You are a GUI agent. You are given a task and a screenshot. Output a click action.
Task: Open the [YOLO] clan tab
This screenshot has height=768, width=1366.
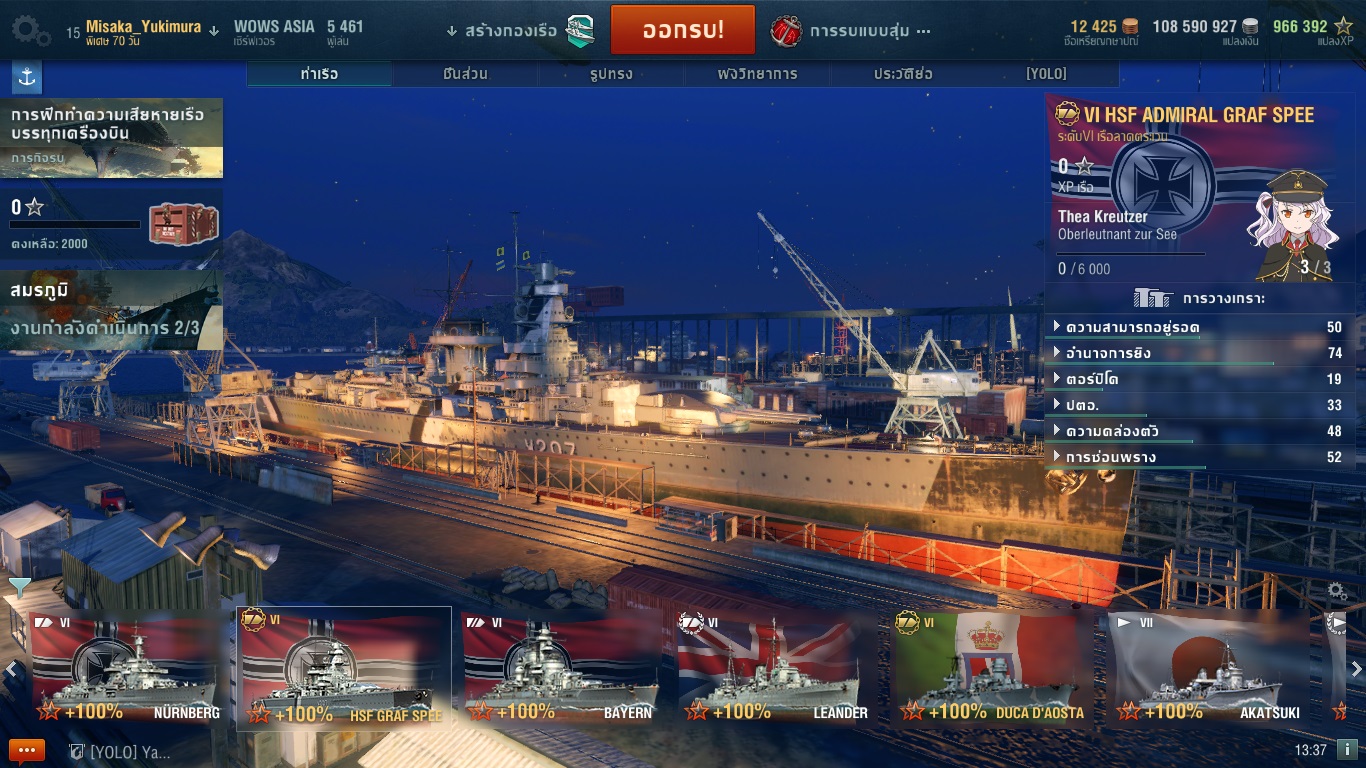pyautogui.click(x=1046, y=74)
